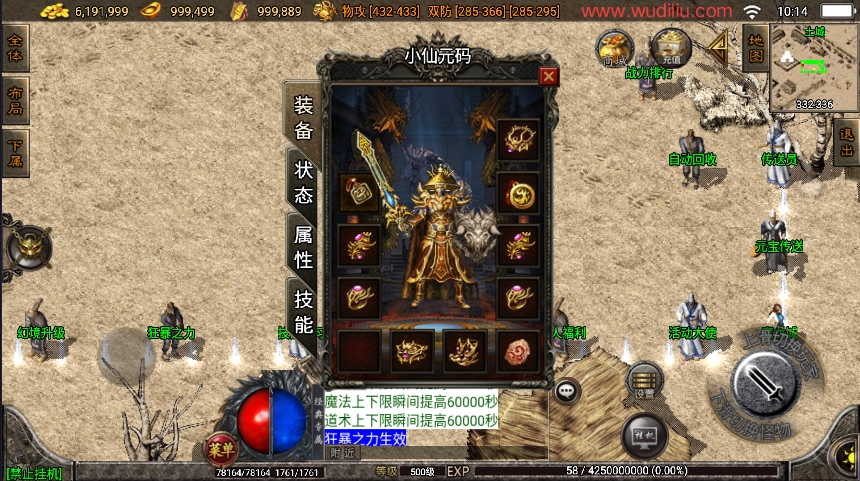Show the 属性 attributes tab
Screen dimensions: 860x481
tap(303, 247)
